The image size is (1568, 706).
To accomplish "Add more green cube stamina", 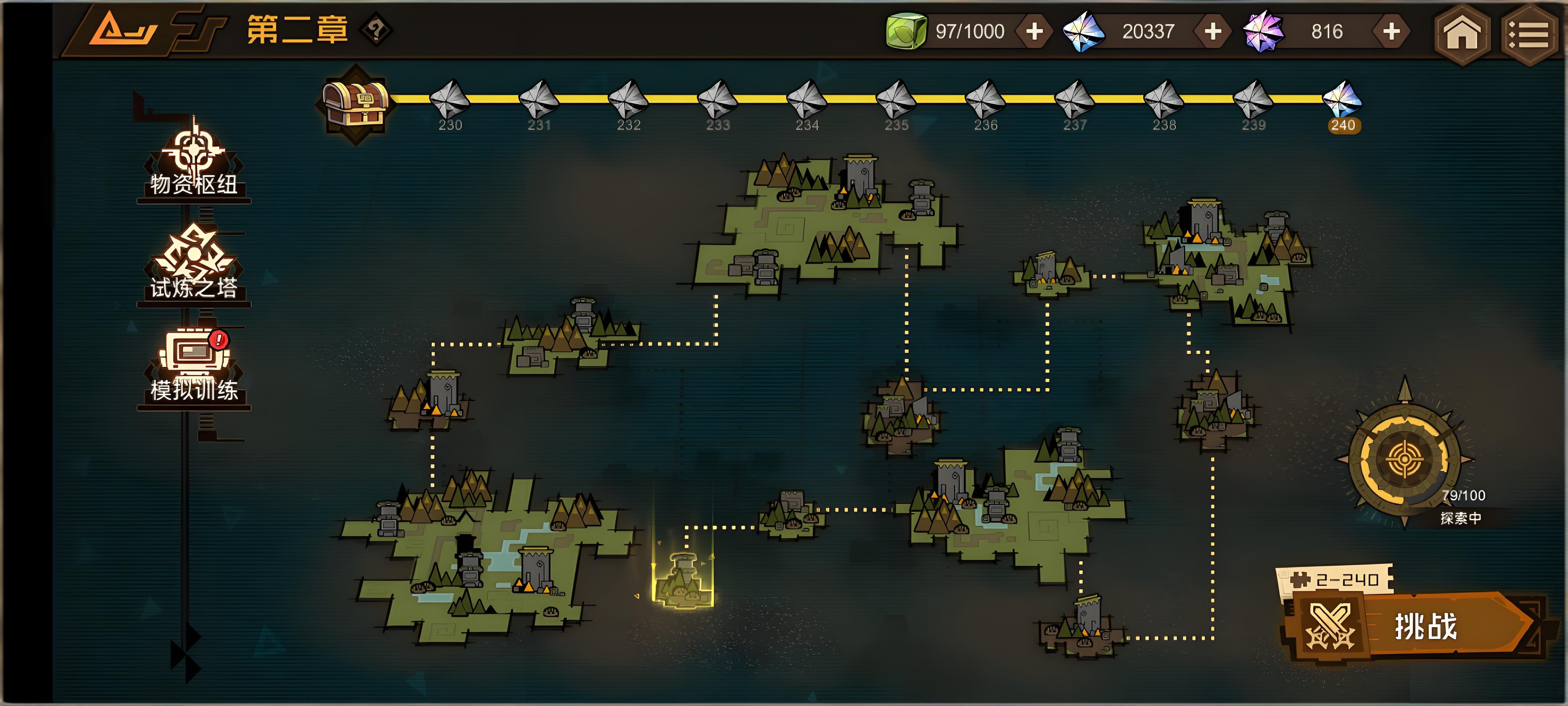I will [1034, 32].
